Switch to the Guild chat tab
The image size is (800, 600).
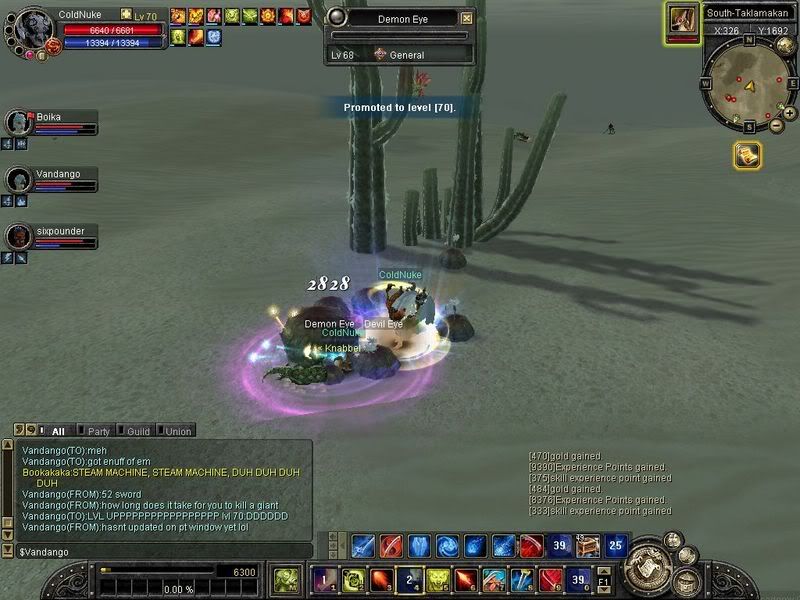click(x=137, y=431)
